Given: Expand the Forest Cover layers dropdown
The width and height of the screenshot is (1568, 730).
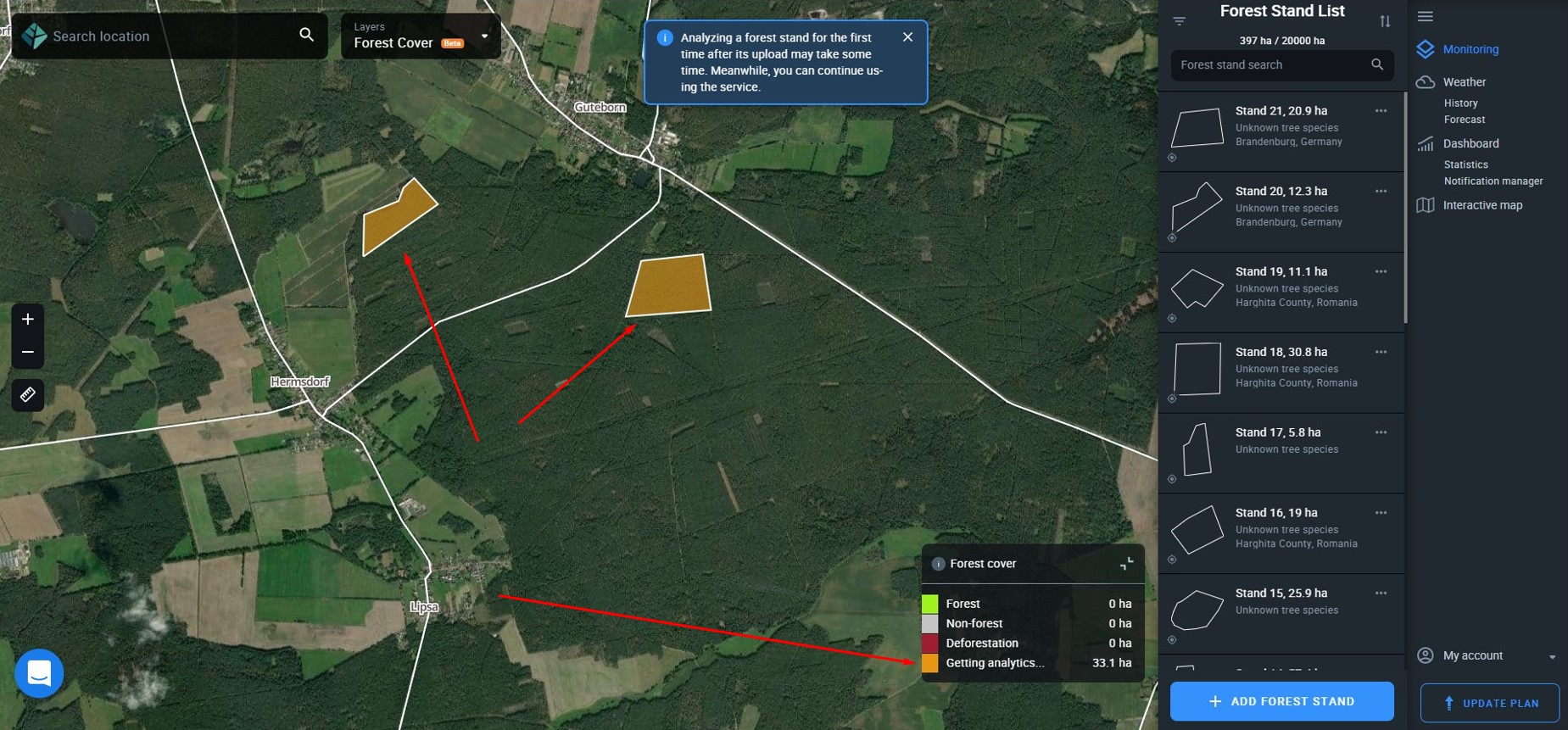Looking at the screenshot, I should click(484, 36).
